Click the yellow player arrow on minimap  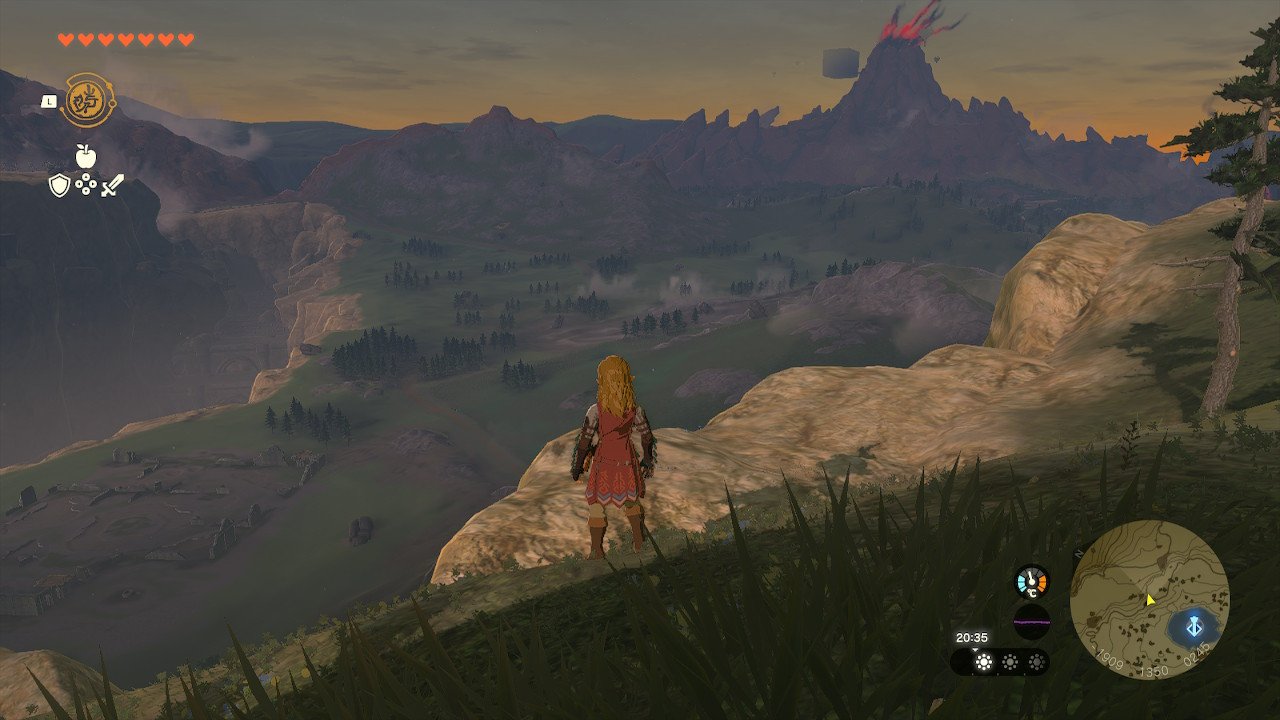[1150, 599]
